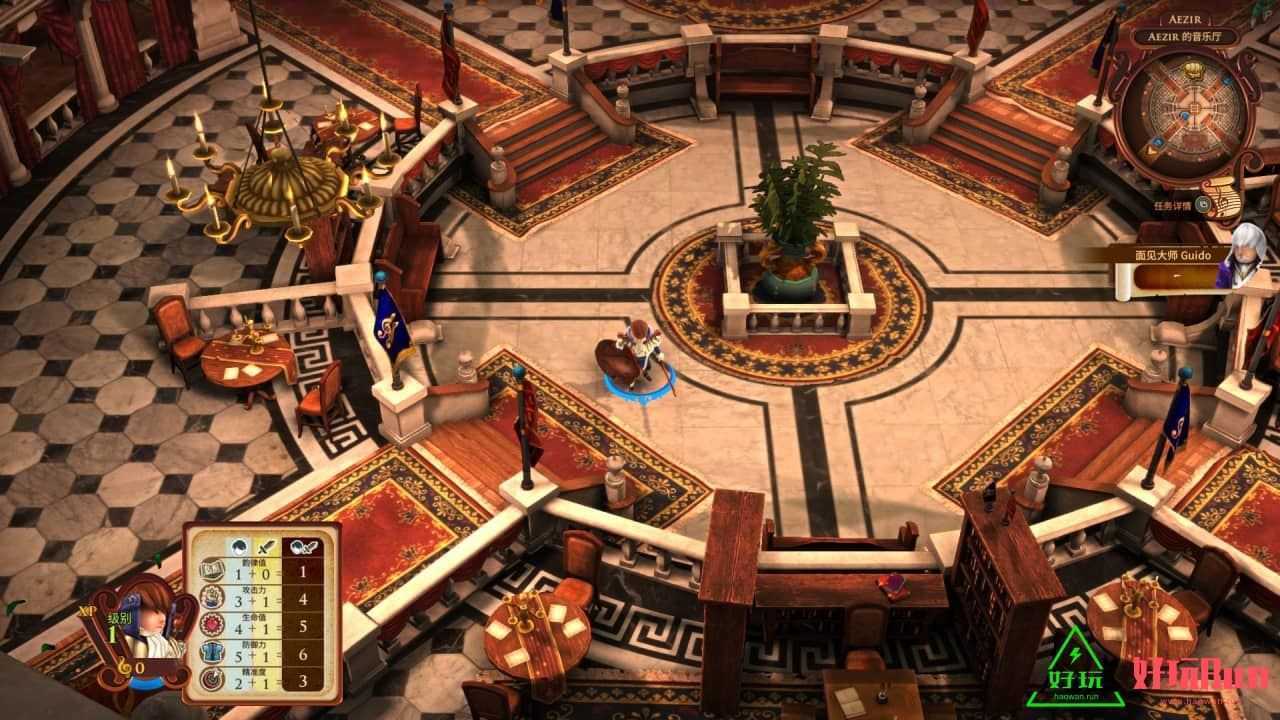Select the 防御力 defense armor icon
The image size is (1280, 720).
[212, 654]
